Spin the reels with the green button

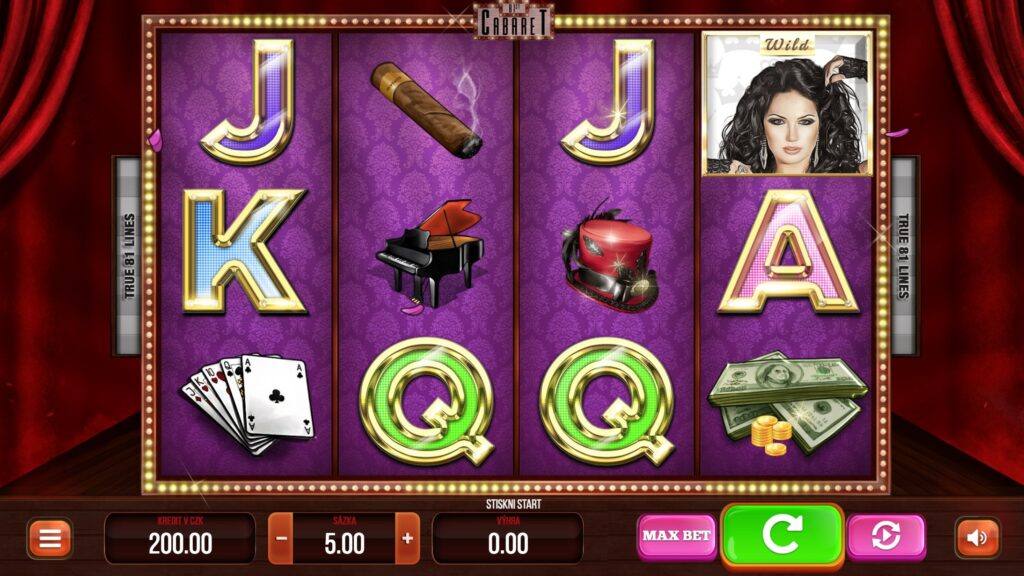(x=782, y=535)
